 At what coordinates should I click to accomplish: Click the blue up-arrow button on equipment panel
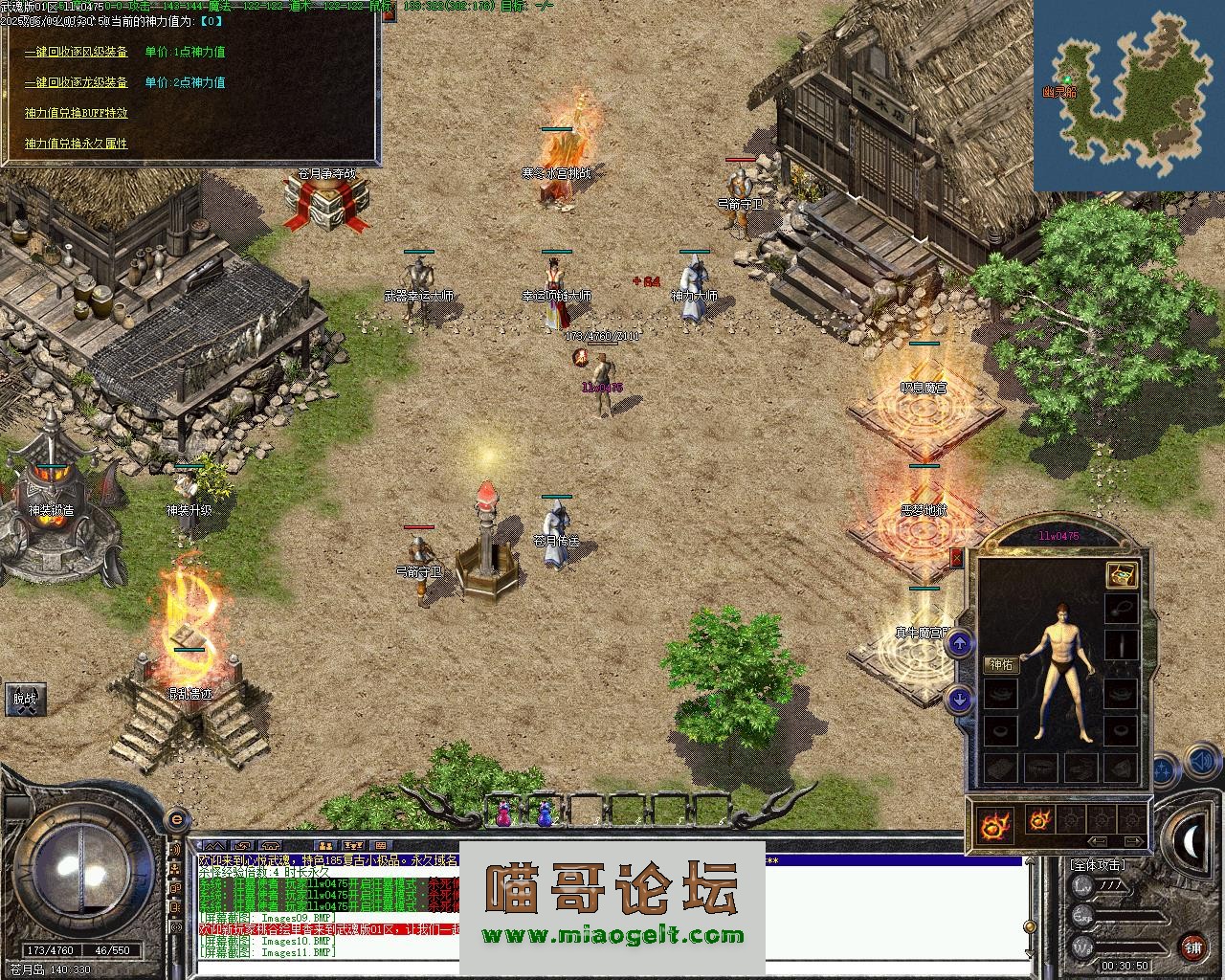click(960, 643)
